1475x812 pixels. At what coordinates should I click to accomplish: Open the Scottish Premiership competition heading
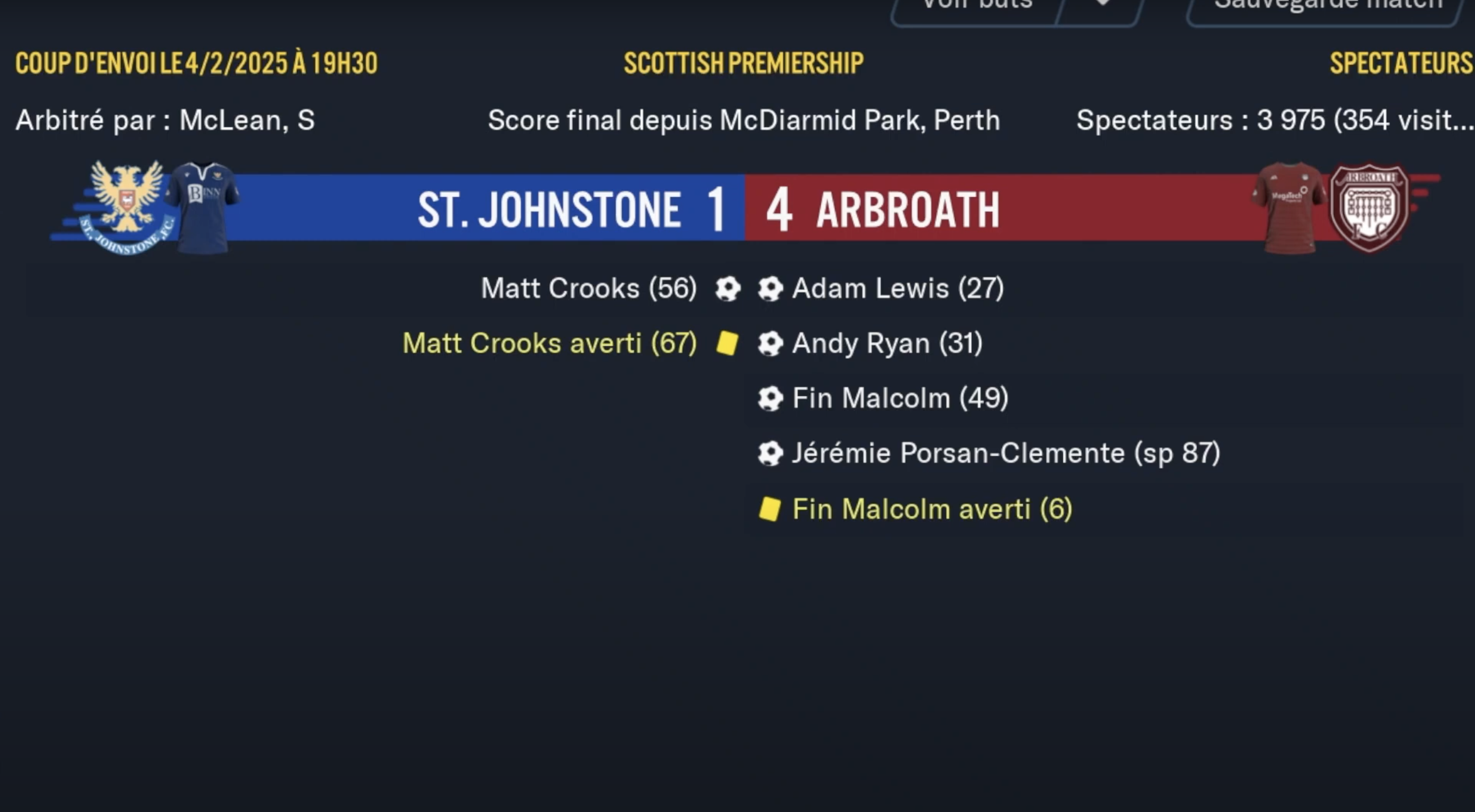pos(743,63)
